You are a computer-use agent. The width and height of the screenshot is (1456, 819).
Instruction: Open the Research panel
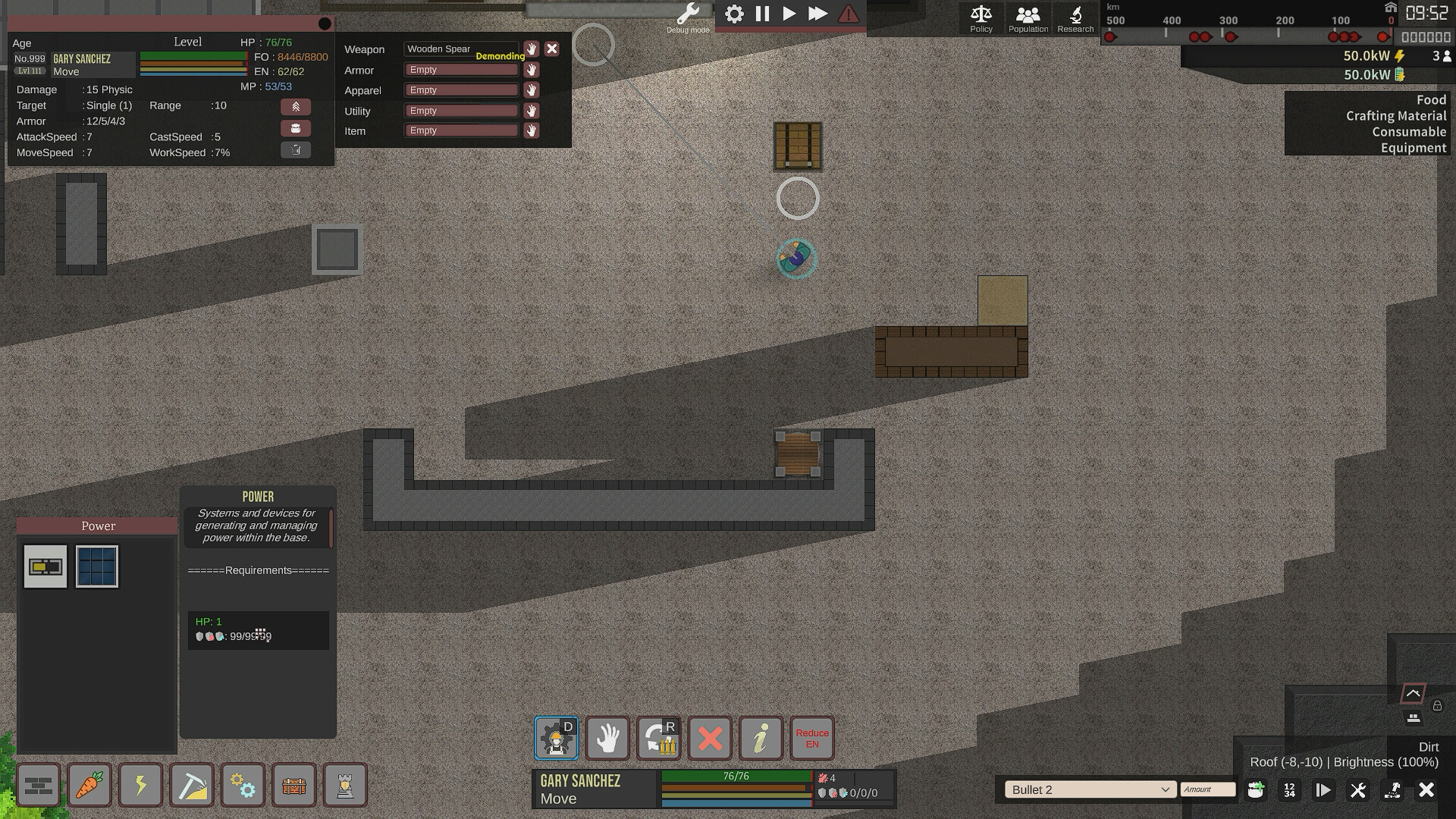coord(1075,17)
